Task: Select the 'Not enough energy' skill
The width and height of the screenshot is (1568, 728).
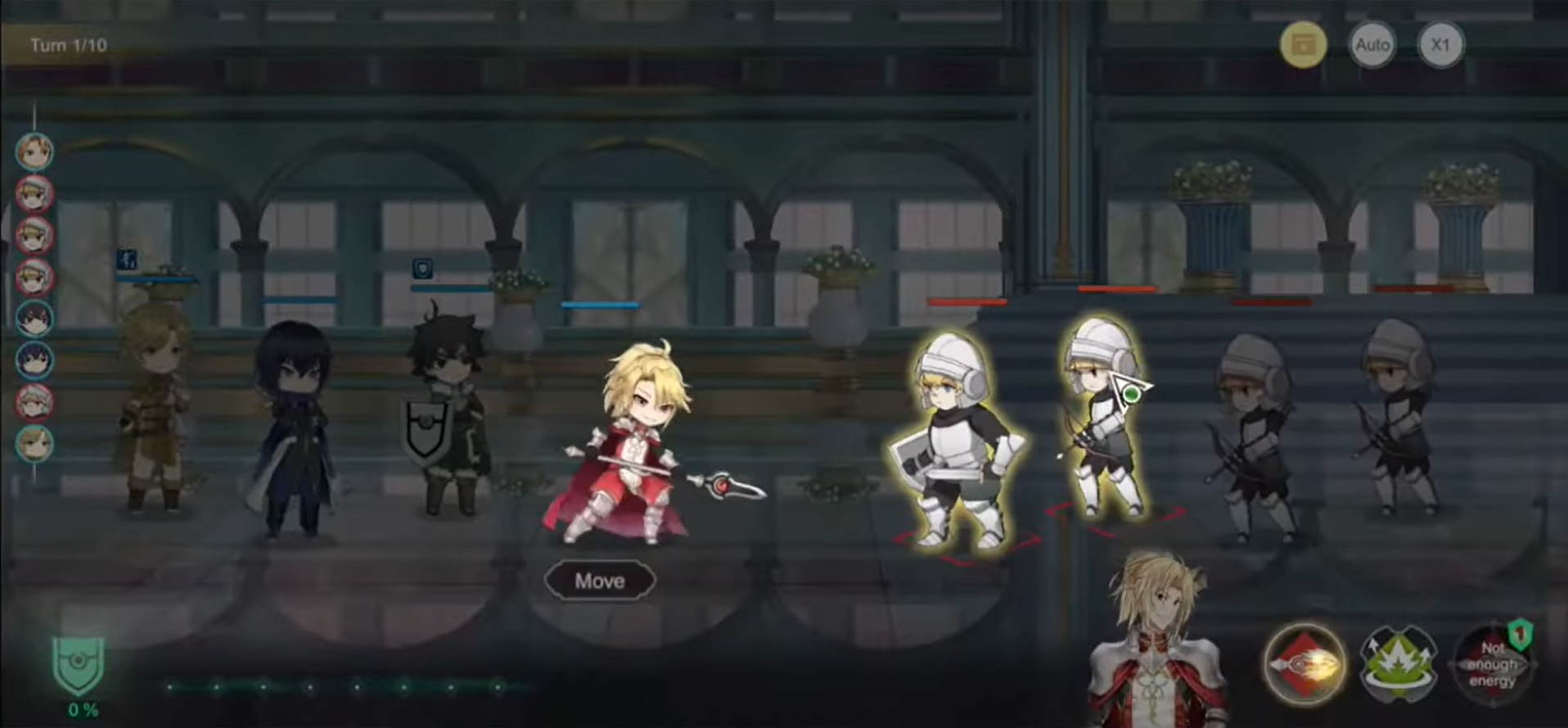Action: point(1491,663)
